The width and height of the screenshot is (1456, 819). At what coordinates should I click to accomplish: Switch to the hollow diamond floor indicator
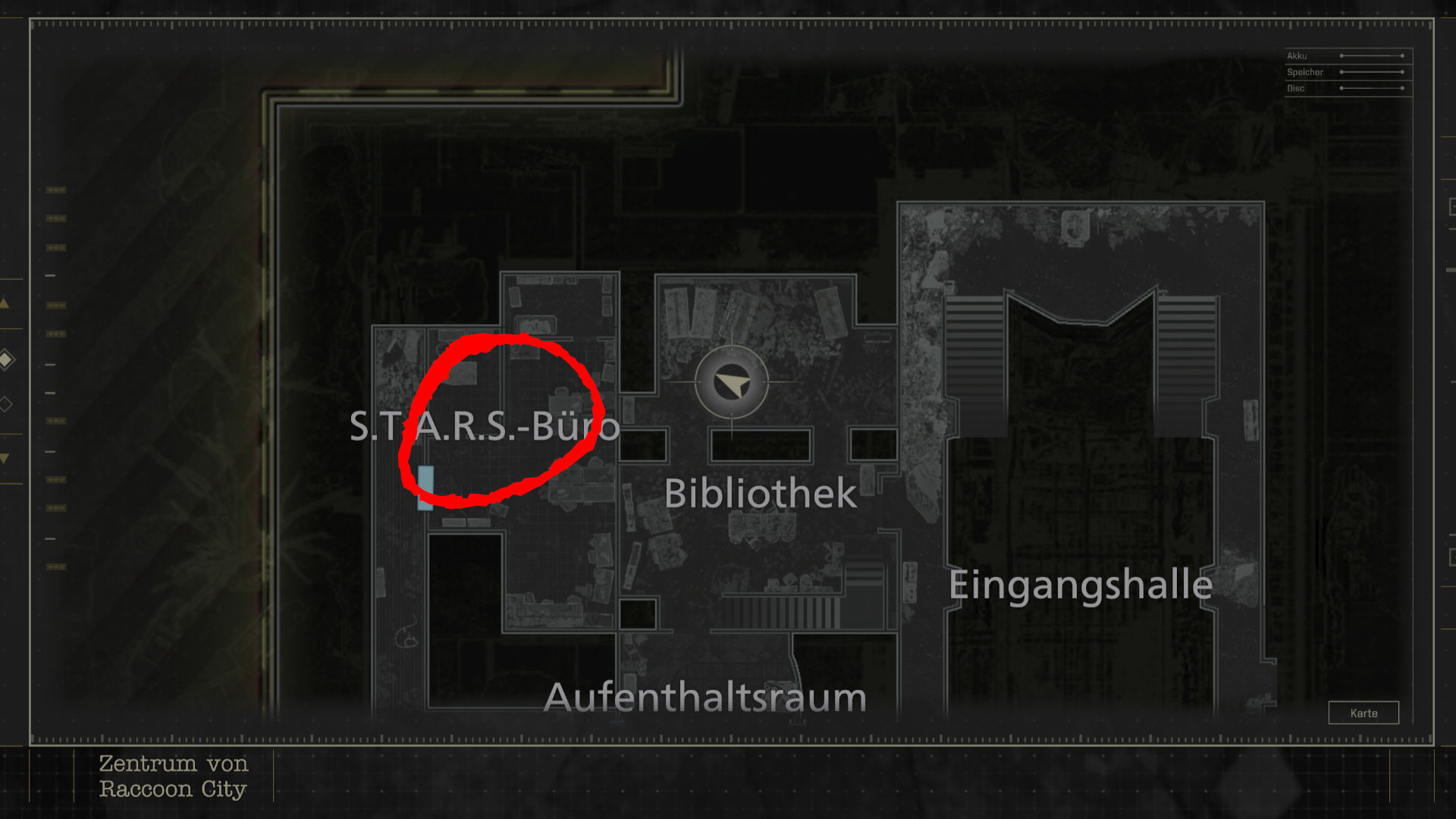tap(6, 404)
